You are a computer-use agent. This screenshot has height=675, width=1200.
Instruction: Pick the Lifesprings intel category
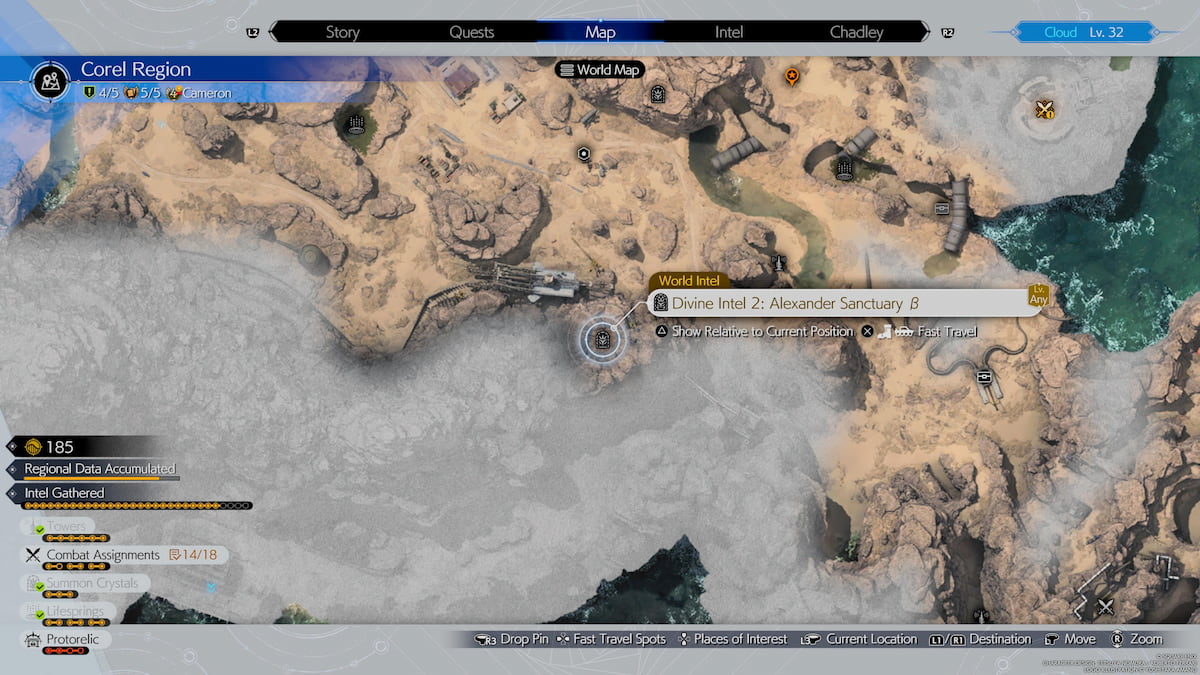click(75, 611)
